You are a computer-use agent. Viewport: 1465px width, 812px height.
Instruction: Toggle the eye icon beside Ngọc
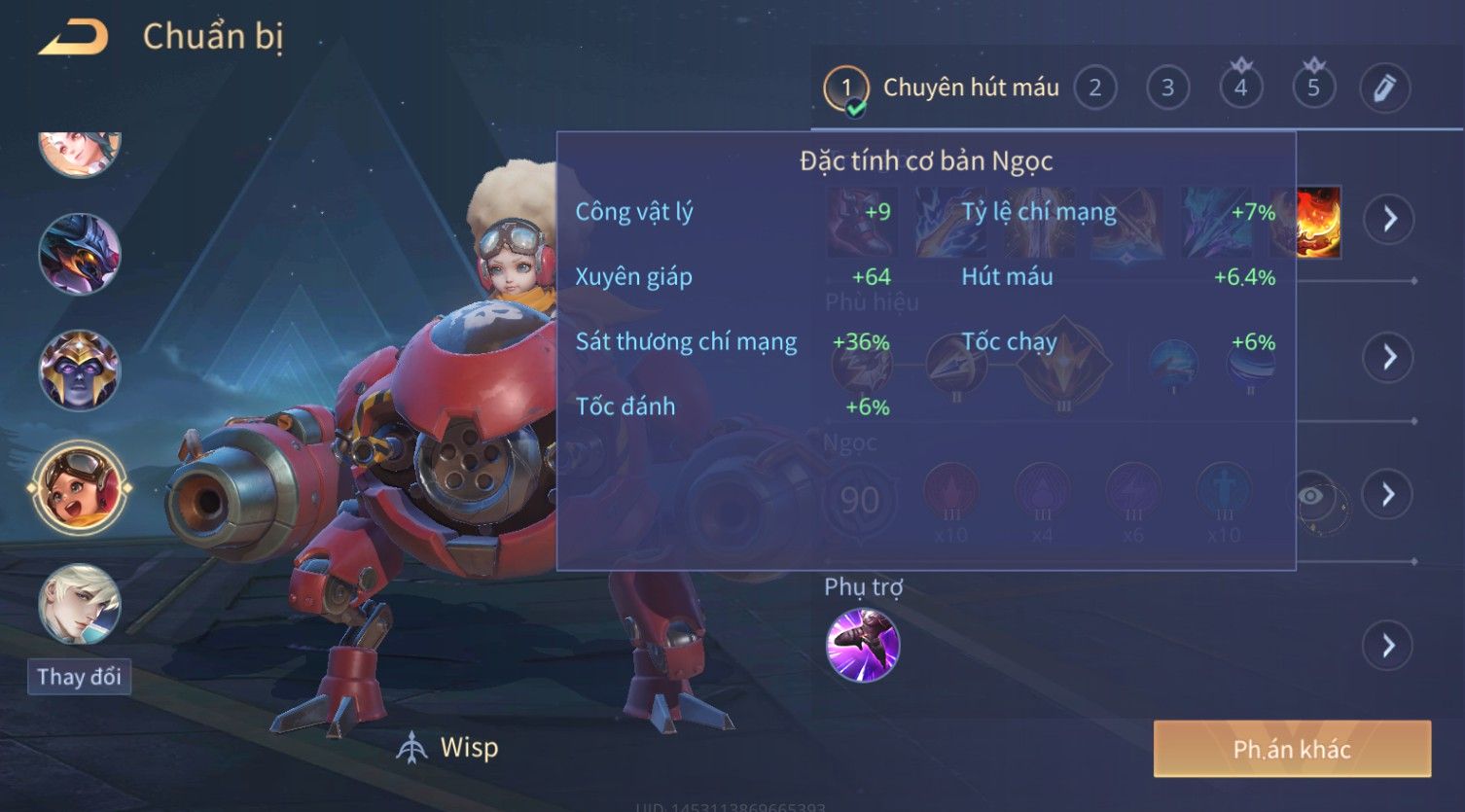[x=1311, y=497]
